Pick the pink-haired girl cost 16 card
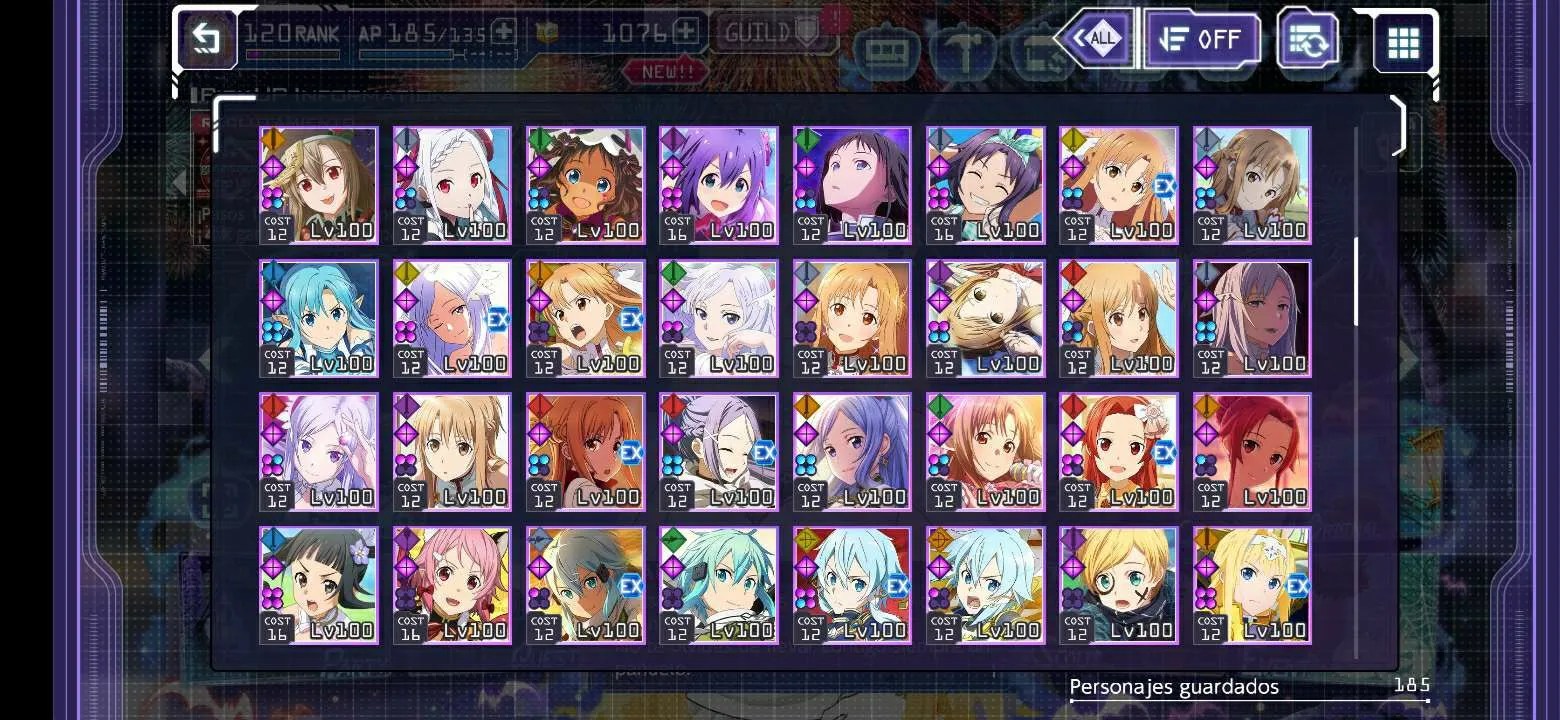 click(x=452, y=585)
